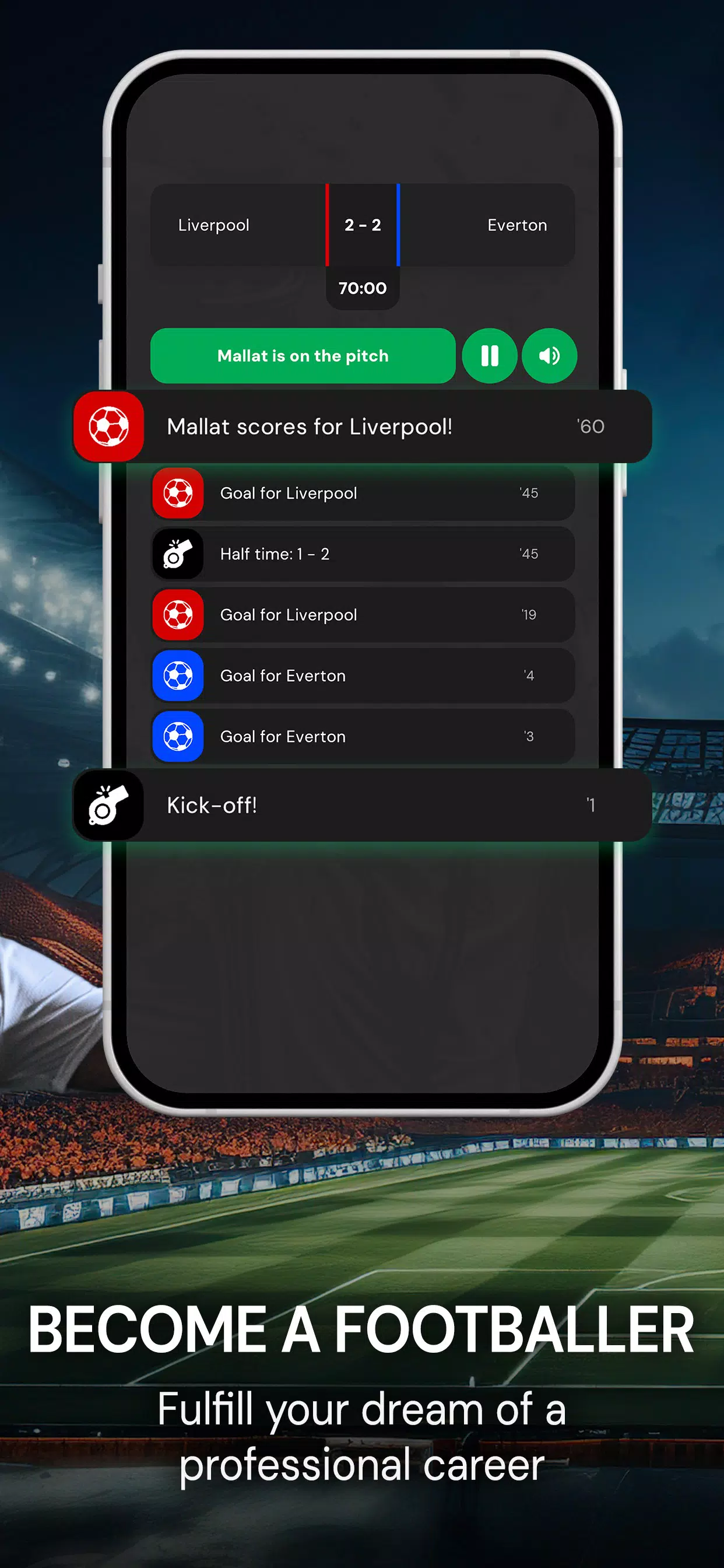The image size is (724, 1568).
Task: Pause the match simulation
Action: pos(489,355)
